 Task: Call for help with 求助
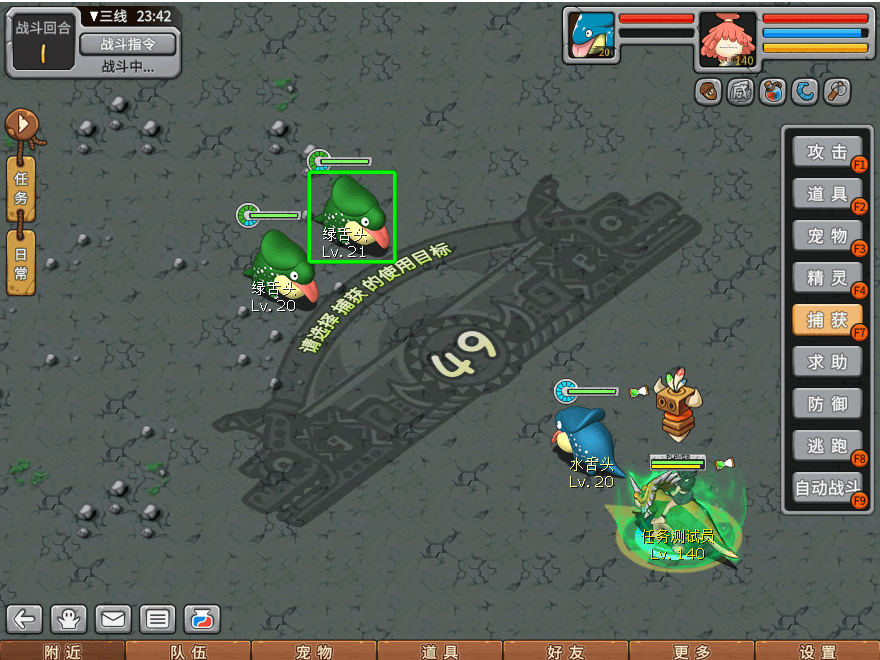(826, 362)
